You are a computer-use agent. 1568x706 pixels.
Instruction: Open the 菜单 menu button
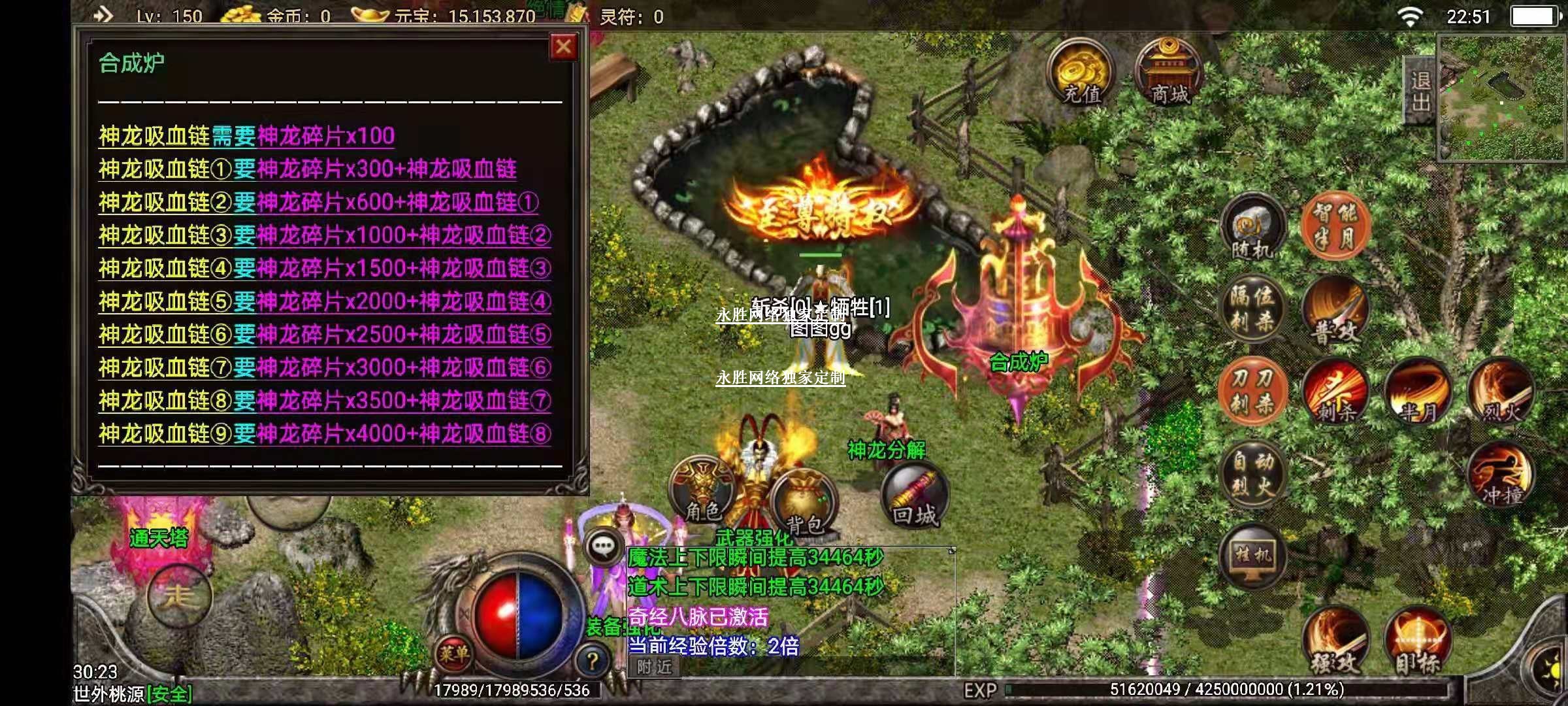453,652
